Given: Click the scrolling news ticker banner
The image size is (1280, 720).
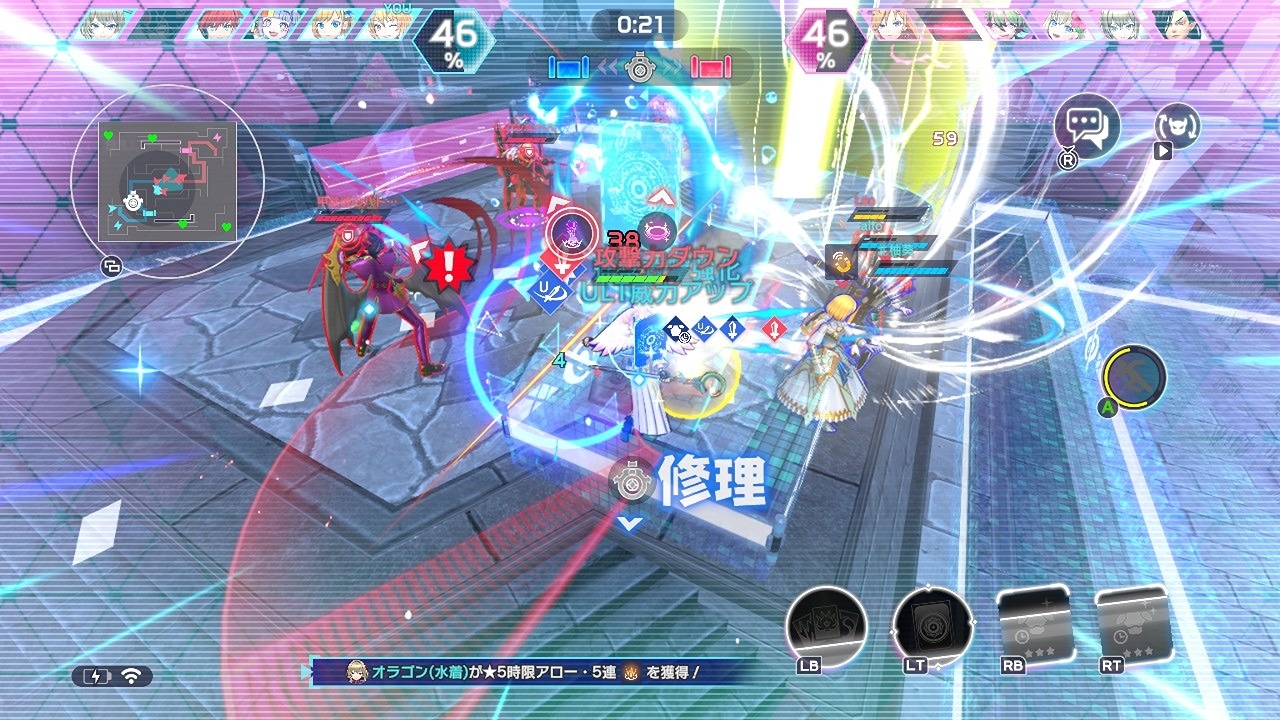Looking at the screenshot, I should click(530, 672).
